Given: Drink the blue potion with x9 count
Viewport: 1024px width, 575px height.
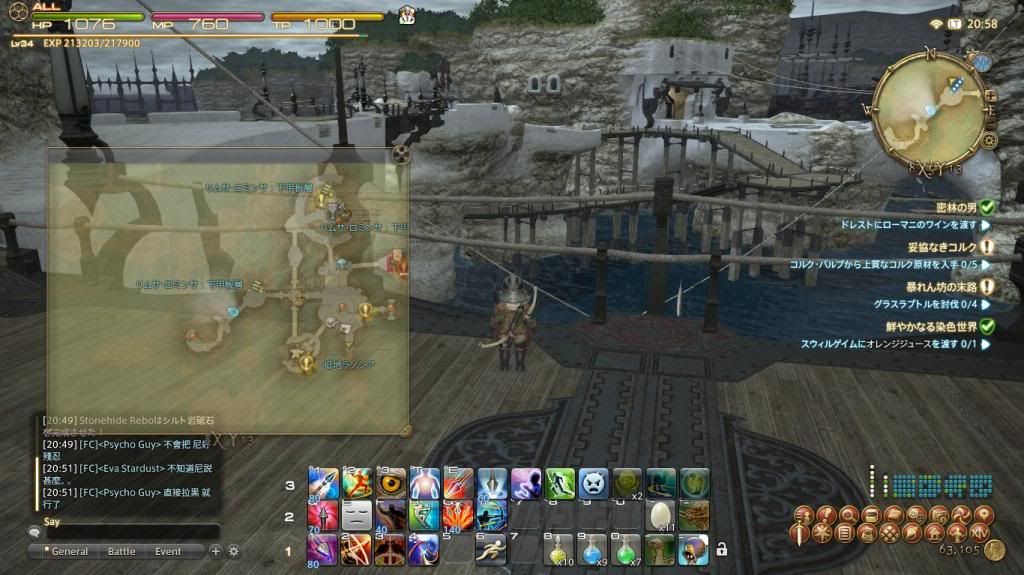Looking at the screenshot, I should pyautogui.click(x=593, y=548).
